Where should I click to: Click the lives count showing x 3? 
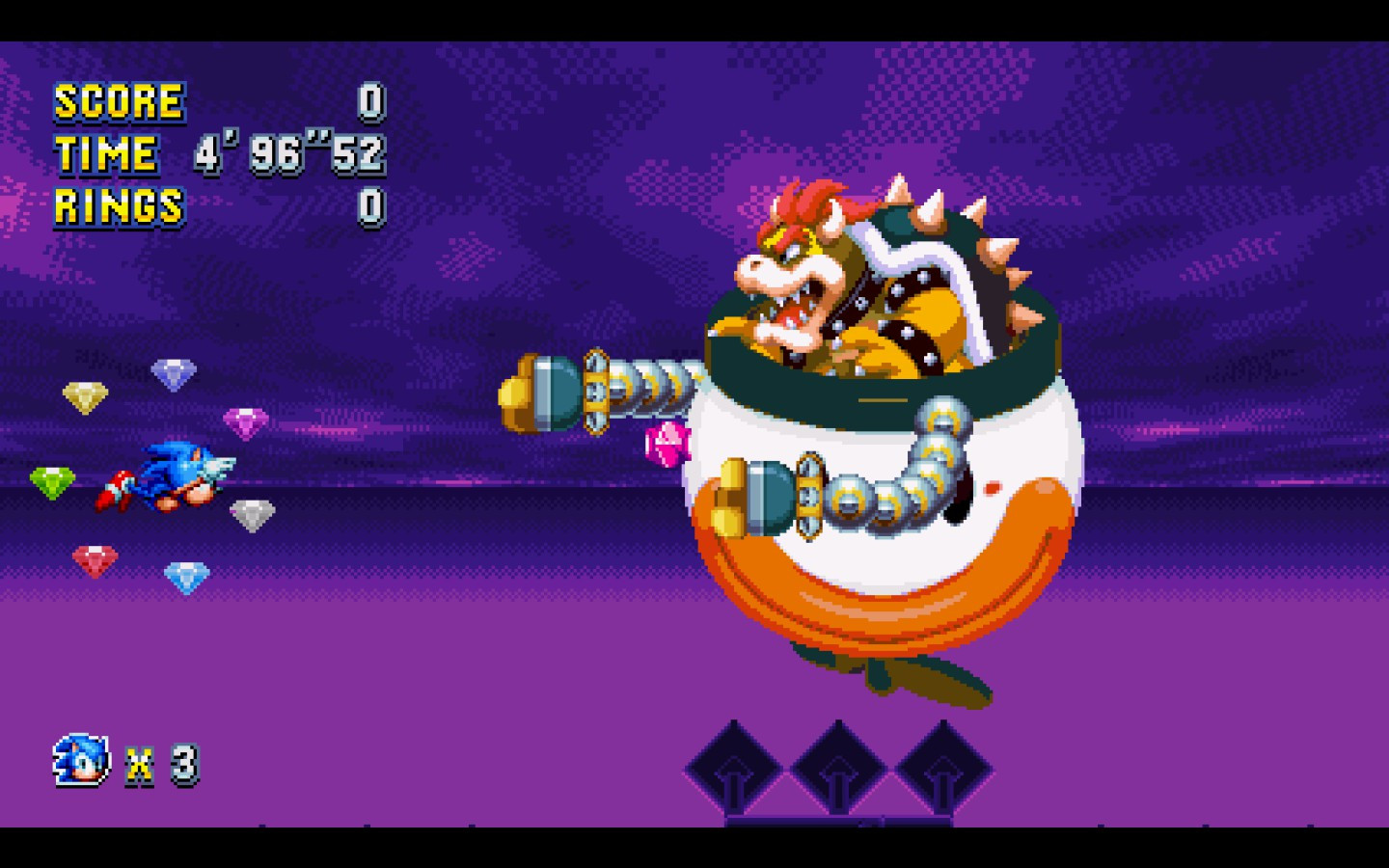(x=159, y=764)
